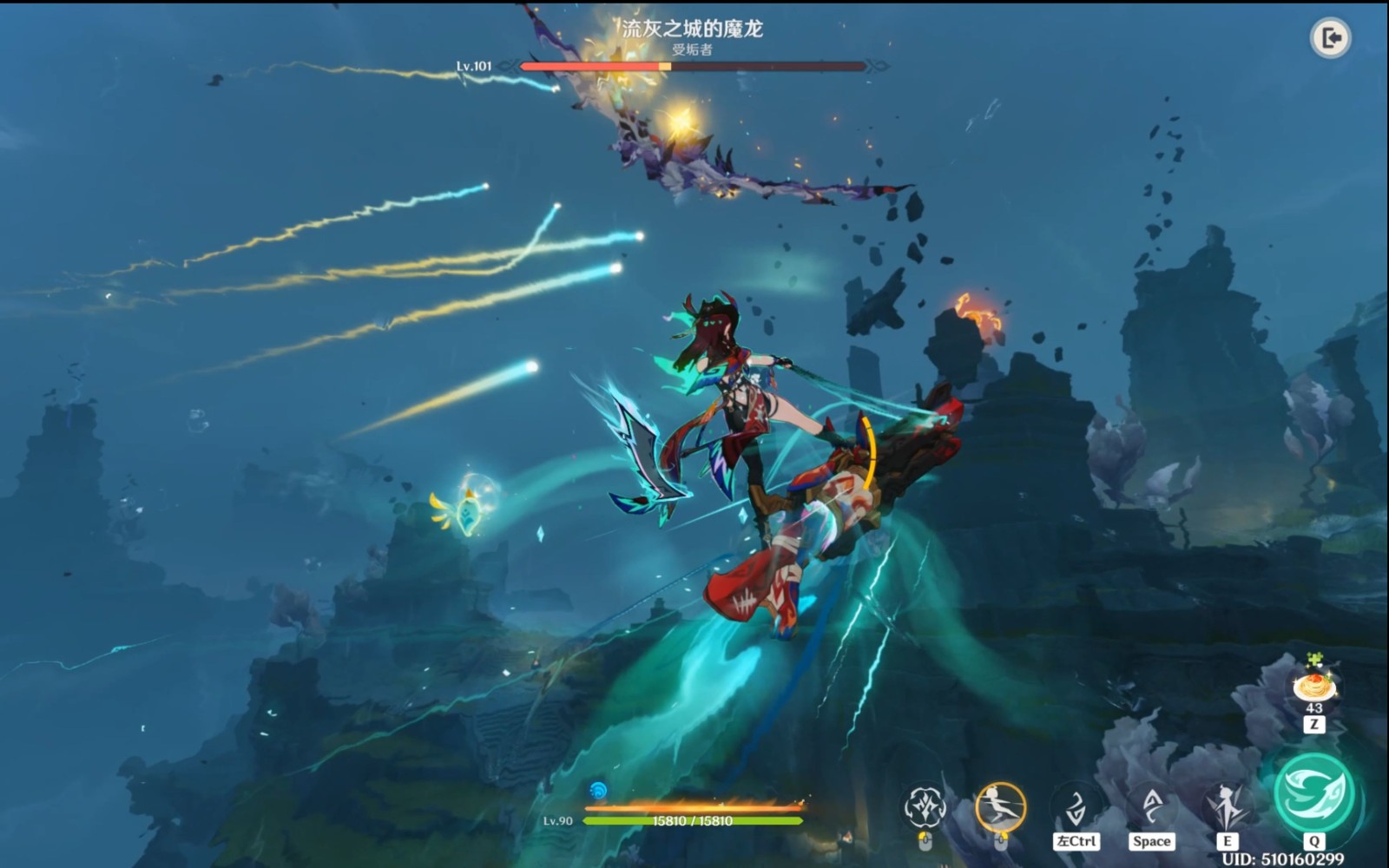This screenshot has width=1389, height=868.
Task: Activate the downward arrow descend icon
Action: click(x=1076, y=807)
